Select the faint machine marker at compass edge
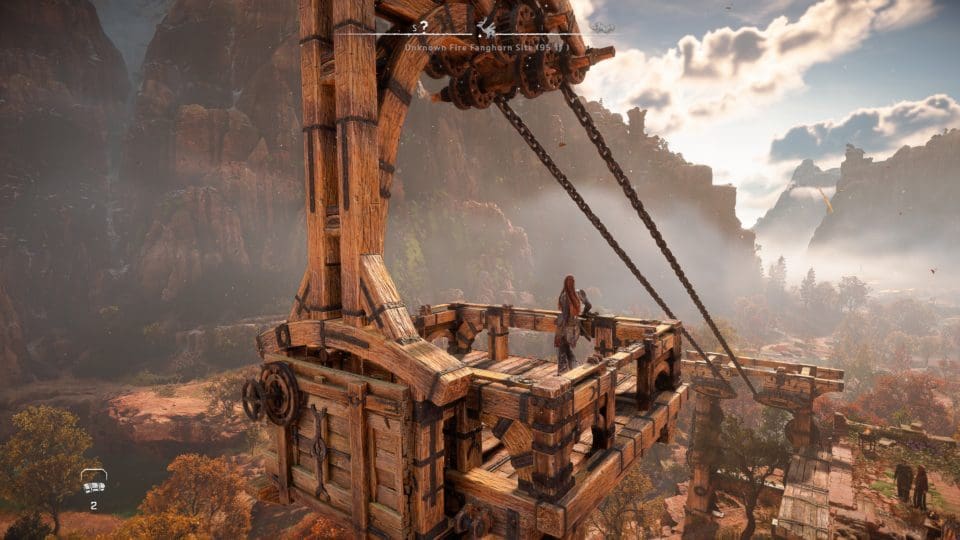Image resolution: width=960 pixels, height=540 pixels. (599, 28)
